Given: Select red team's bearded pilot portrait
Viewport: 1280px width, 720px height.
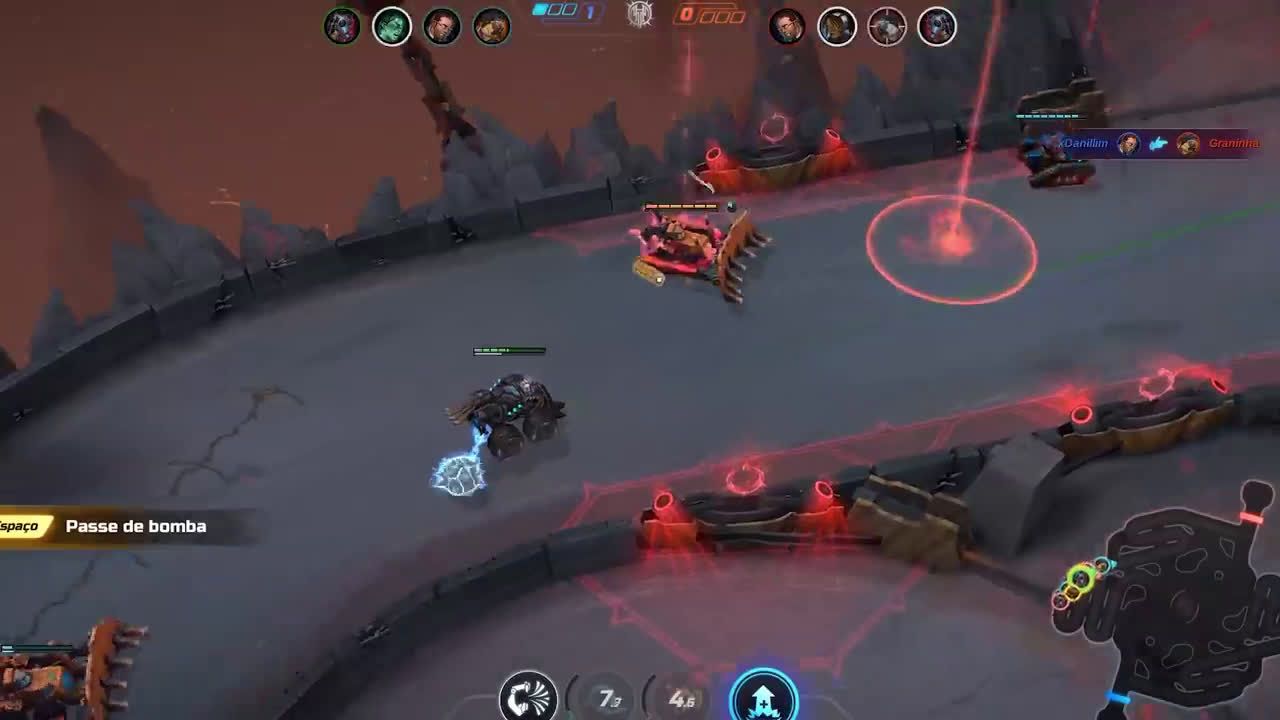Looking at the screenshot, I should pos(787,27).
